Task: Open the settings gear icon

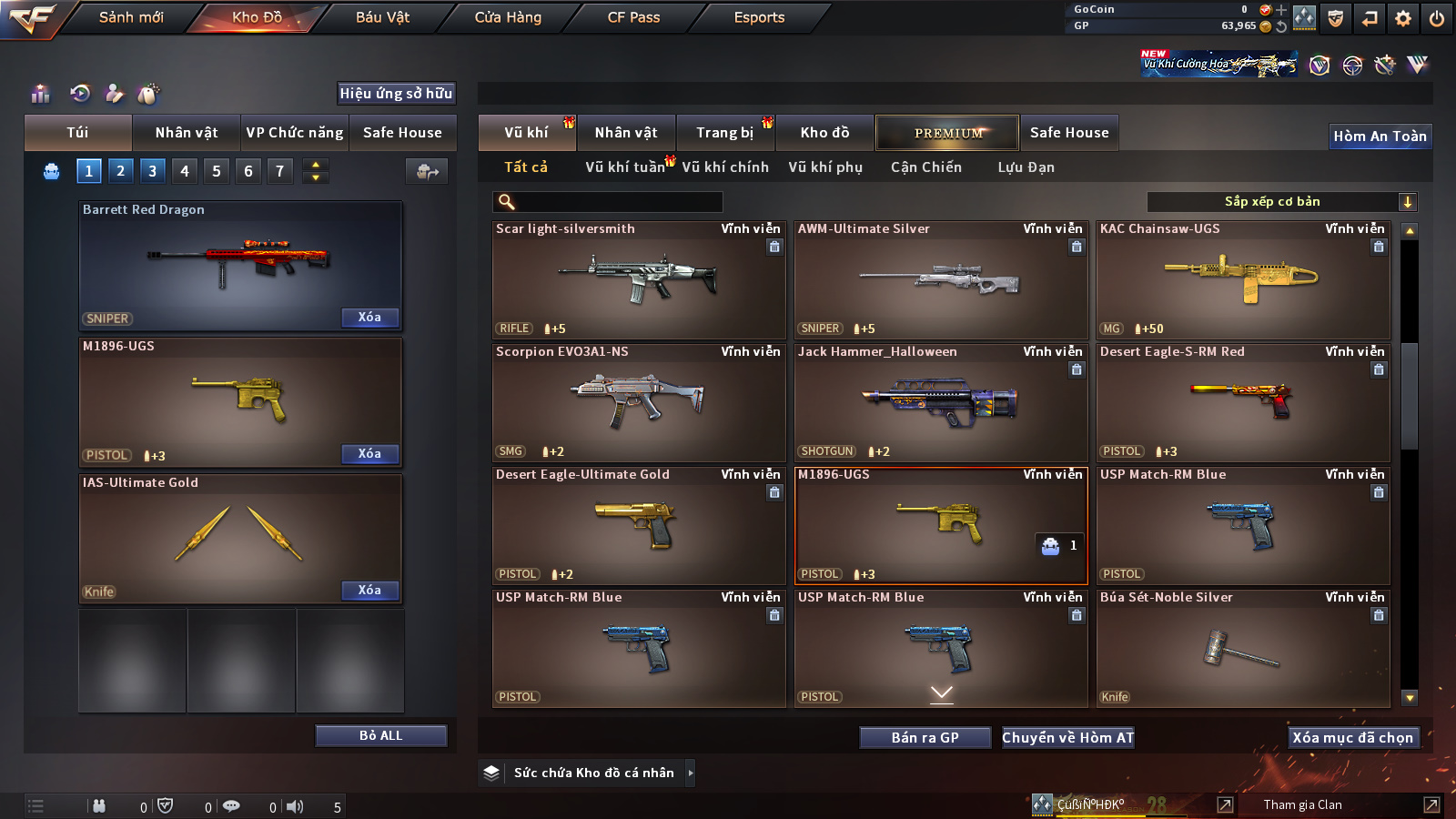Action: tap(1402, 18)
